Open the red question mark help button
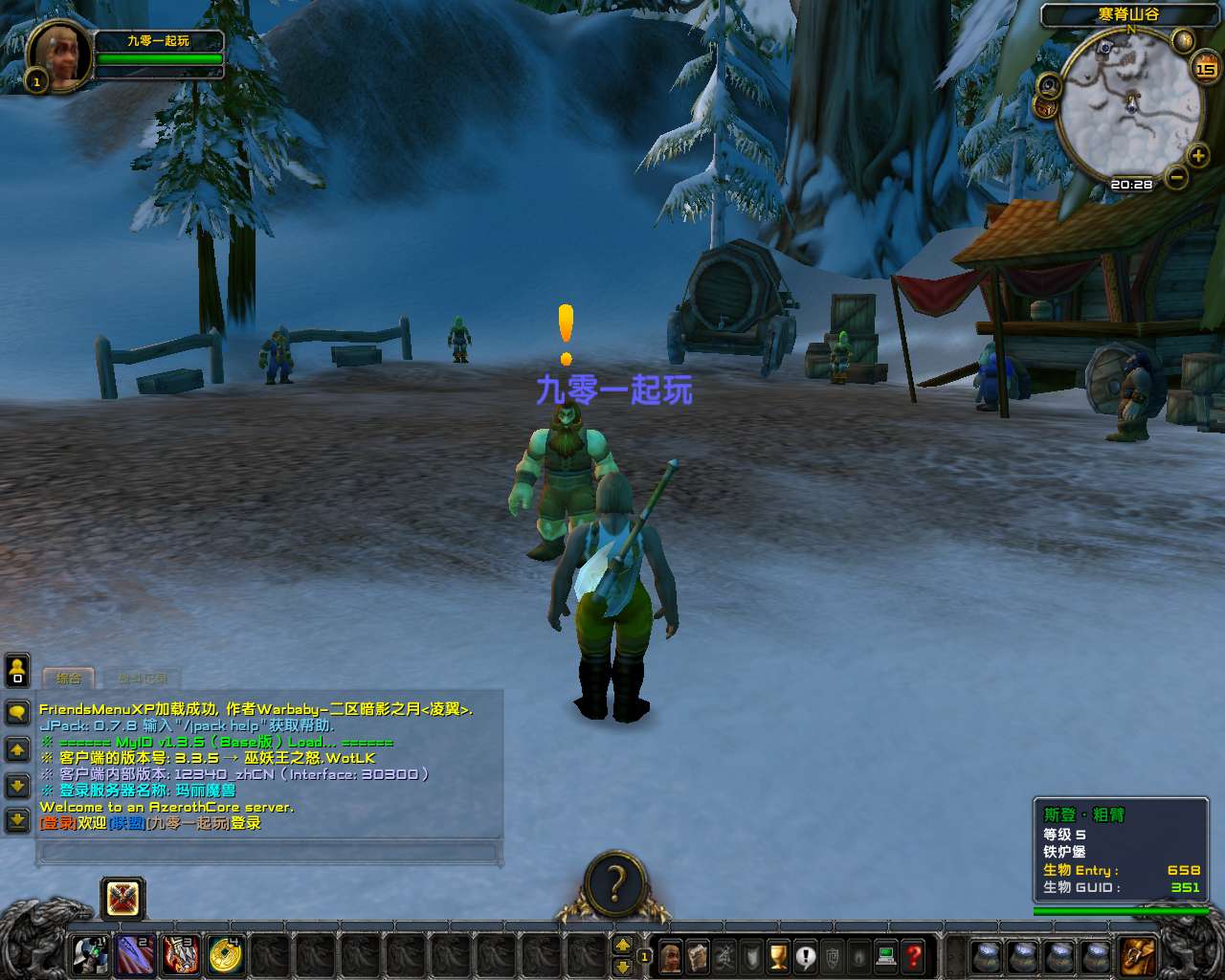 point(914,956)
